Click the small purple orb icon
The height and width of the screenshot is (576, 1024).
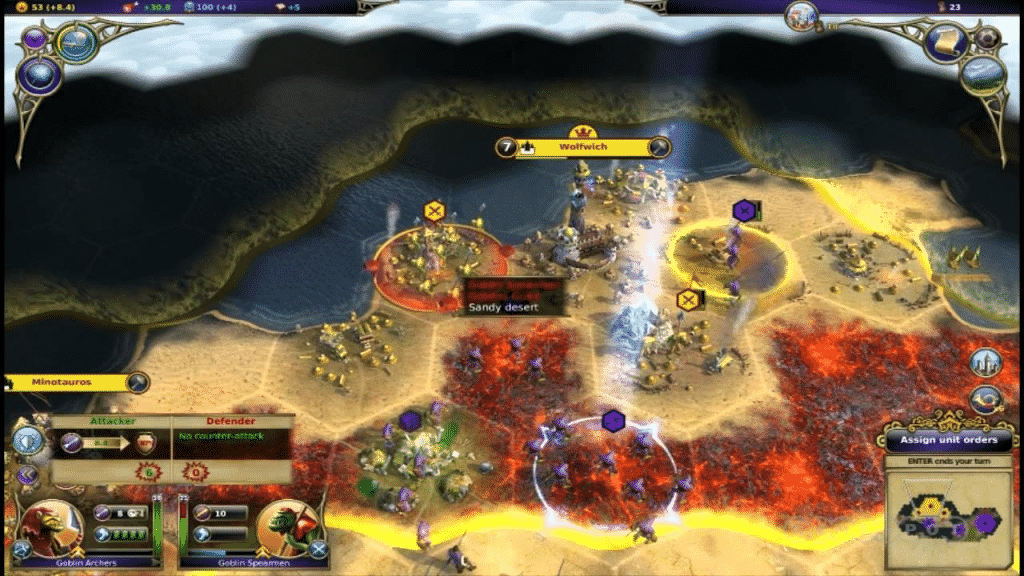click(33, 39)
